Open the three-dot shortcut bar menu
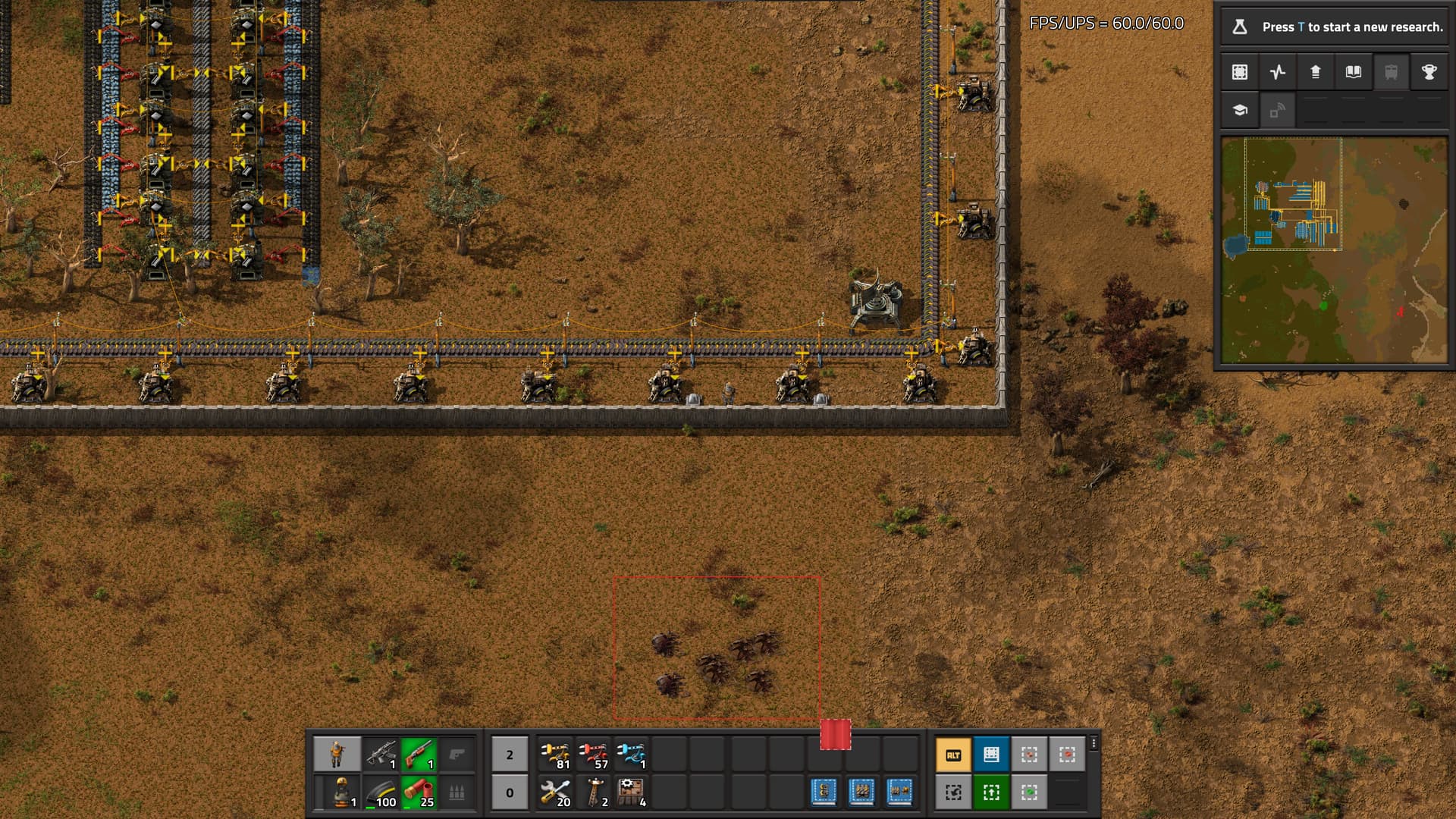Screen dimensions: 1456x819 tap(1094, 743)
